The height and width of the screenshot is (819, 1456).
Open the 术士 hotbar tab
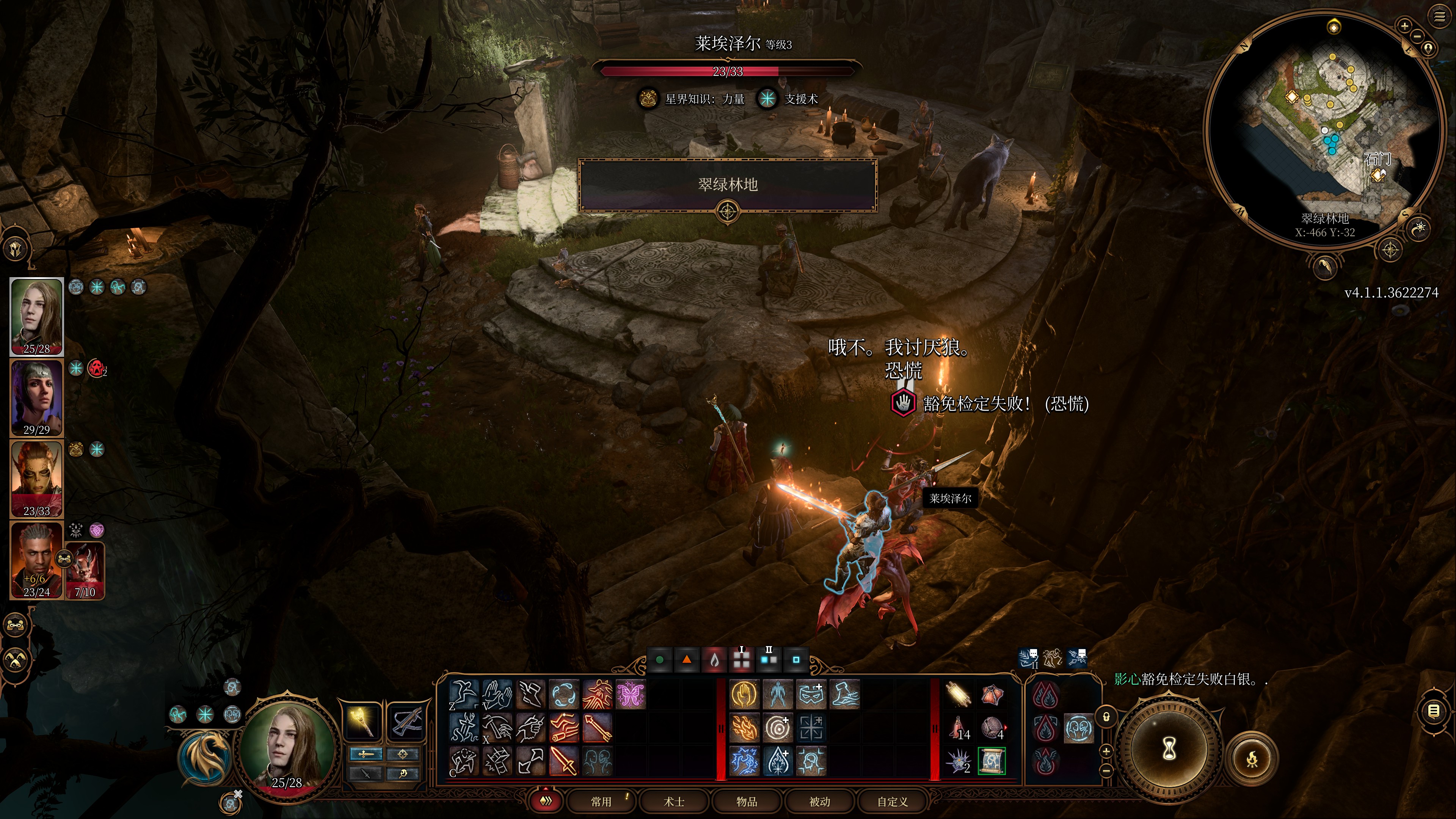pos(674,801)
